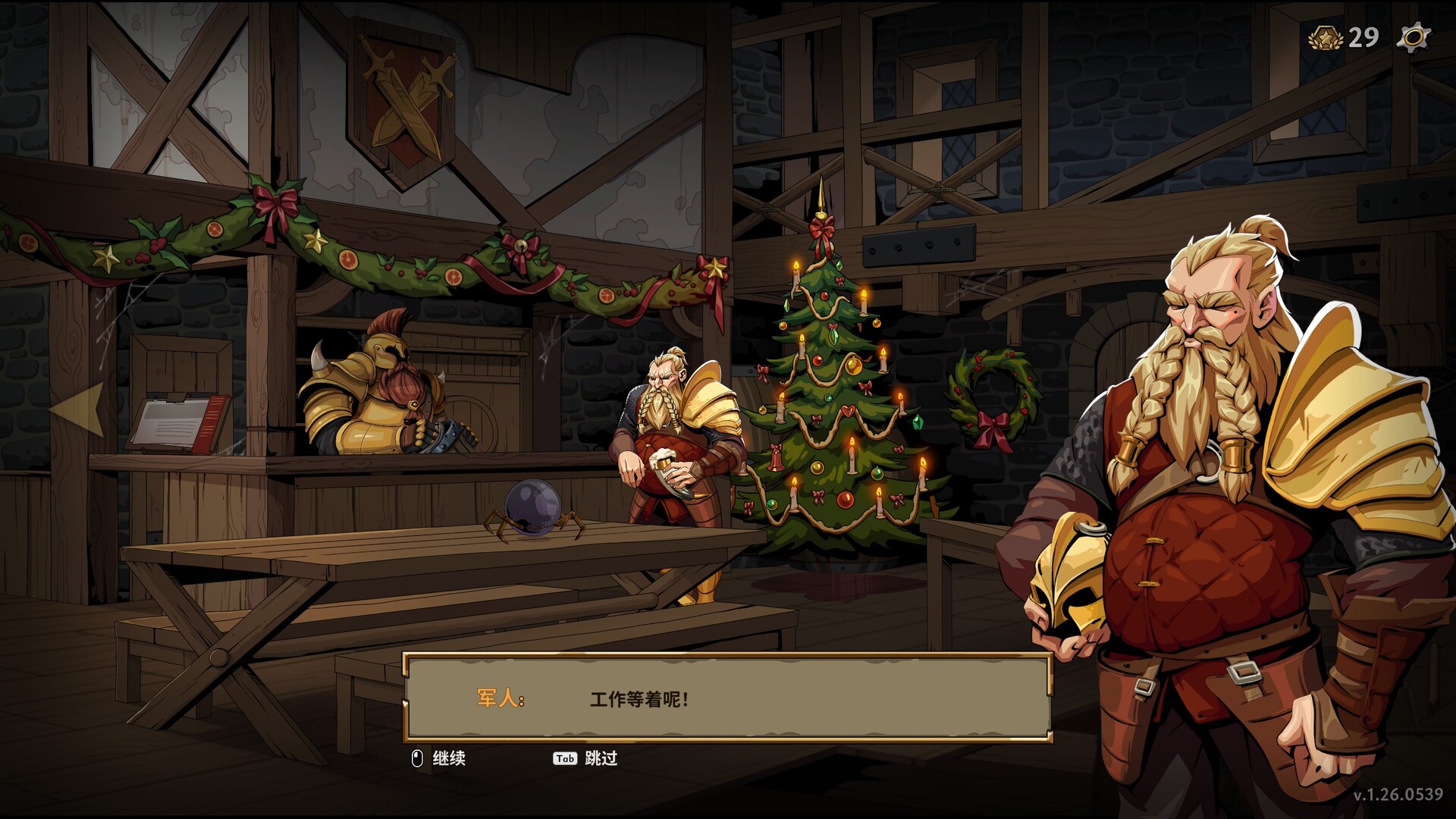Click the green holiday wreath on the wall
The image size is (1456, 819).
993,394
